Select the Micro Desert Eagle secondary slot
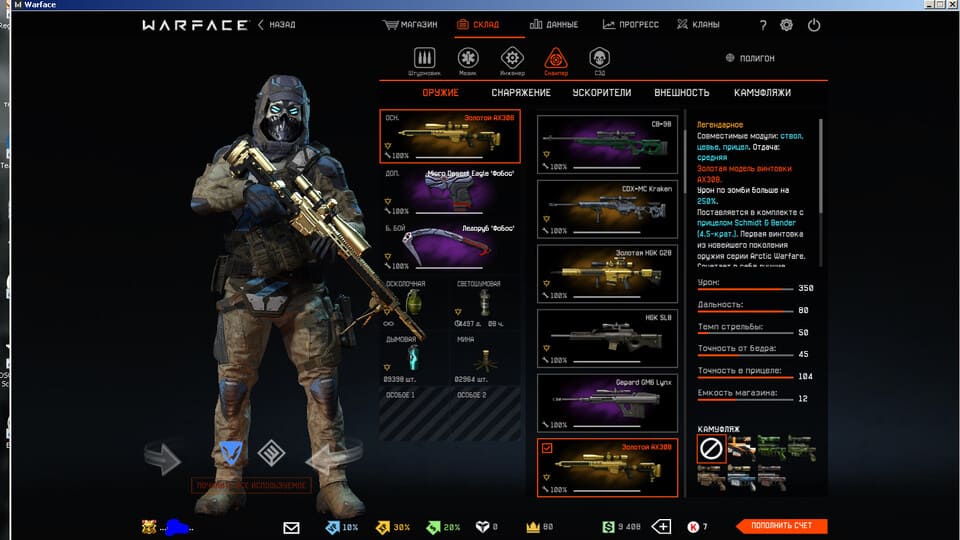The height and width of the screenshot is (540, 960). click(x=450, y=191)
